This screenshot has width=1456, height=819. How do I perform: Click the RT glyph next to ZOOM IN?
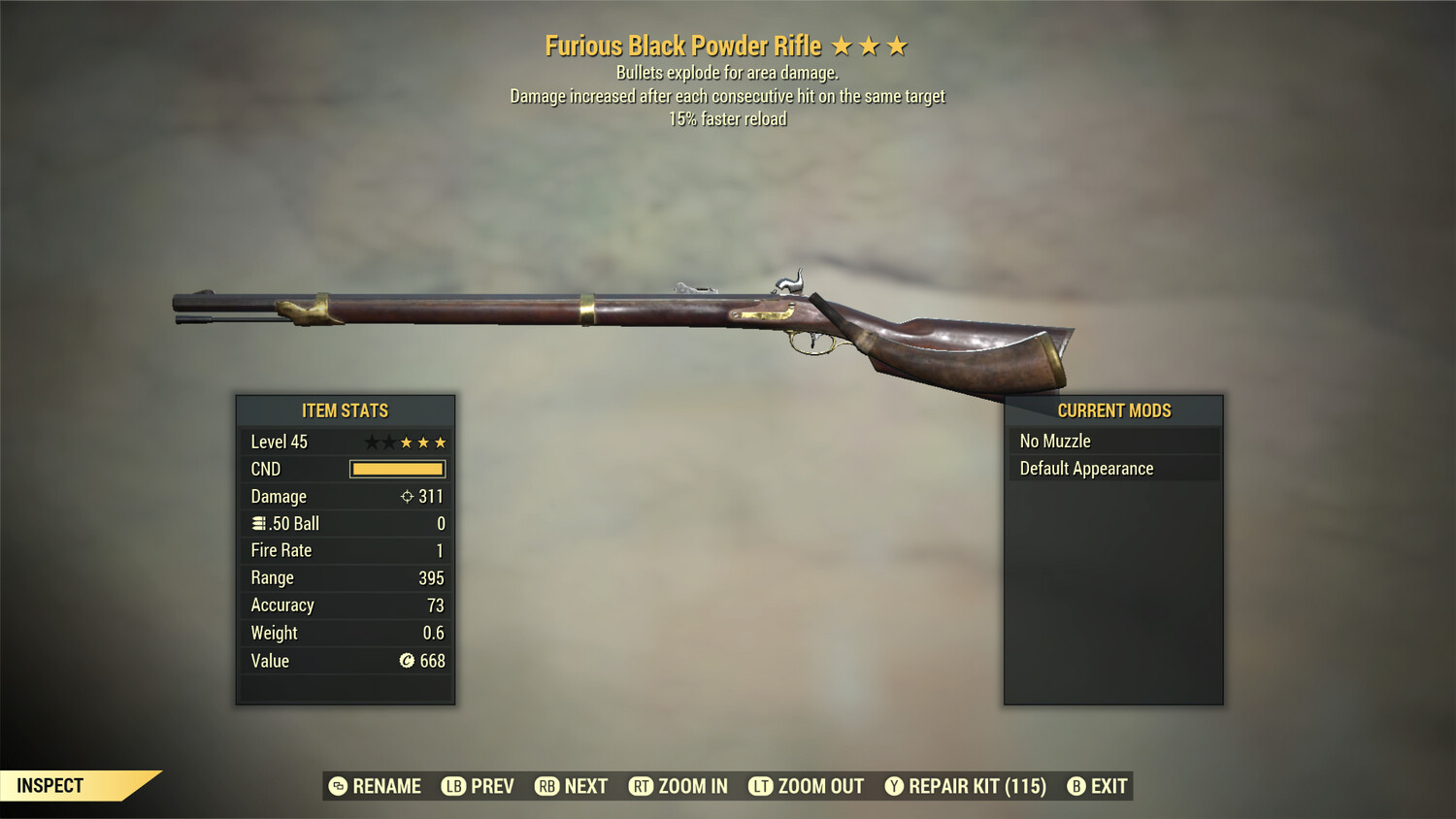pyautogui.click(x=642, y=786)
